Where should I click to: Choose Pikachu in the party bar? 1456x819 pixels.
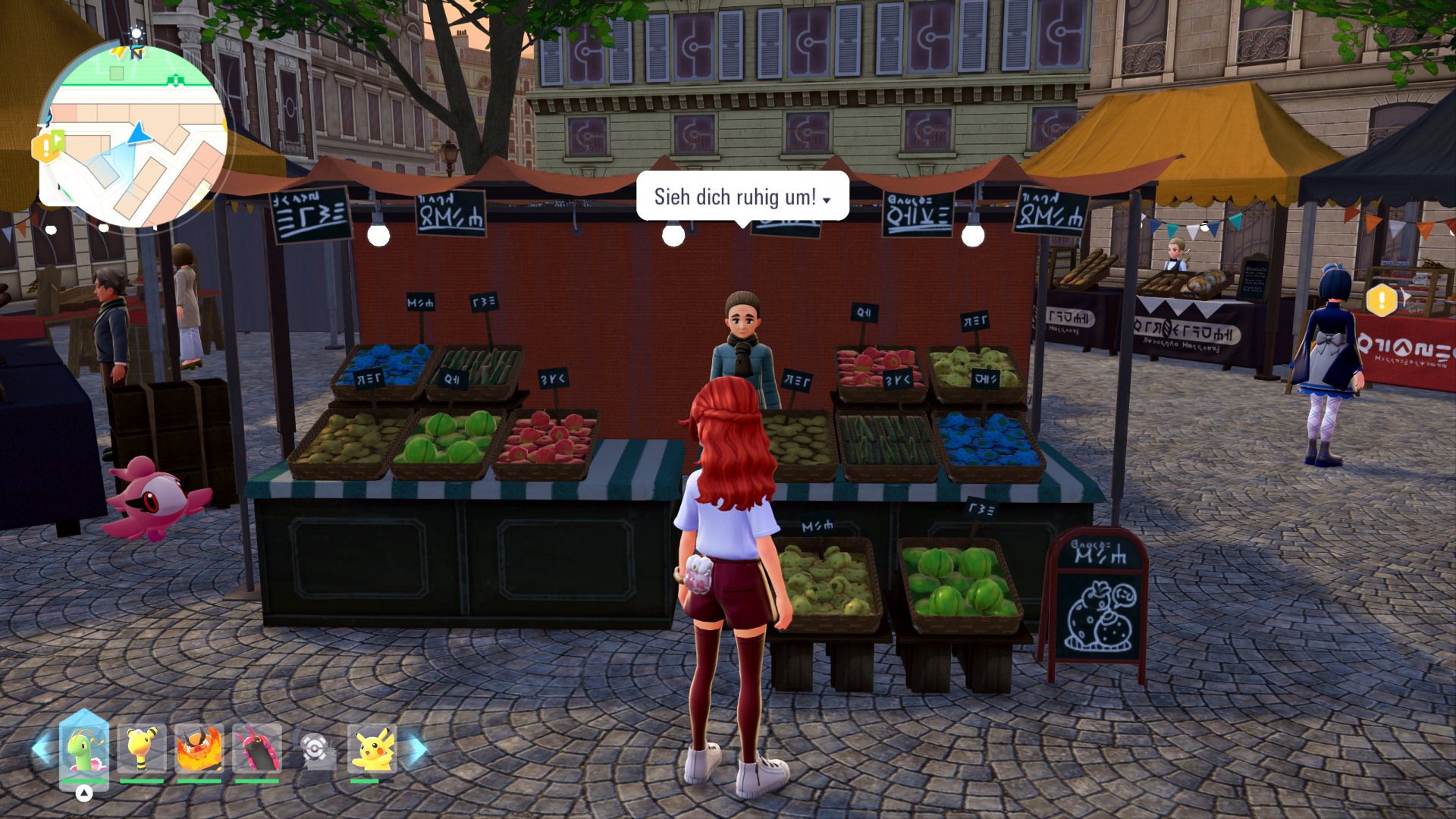tap(372, 749)
